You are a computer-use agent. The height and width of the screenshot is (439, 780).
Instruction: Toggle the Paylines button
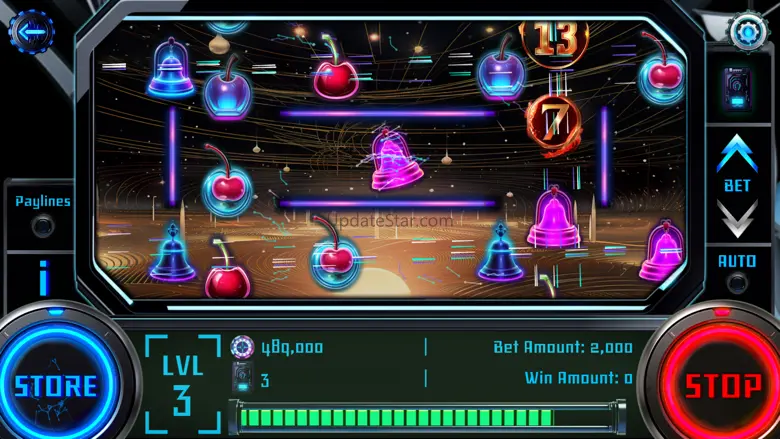(42, 225)
